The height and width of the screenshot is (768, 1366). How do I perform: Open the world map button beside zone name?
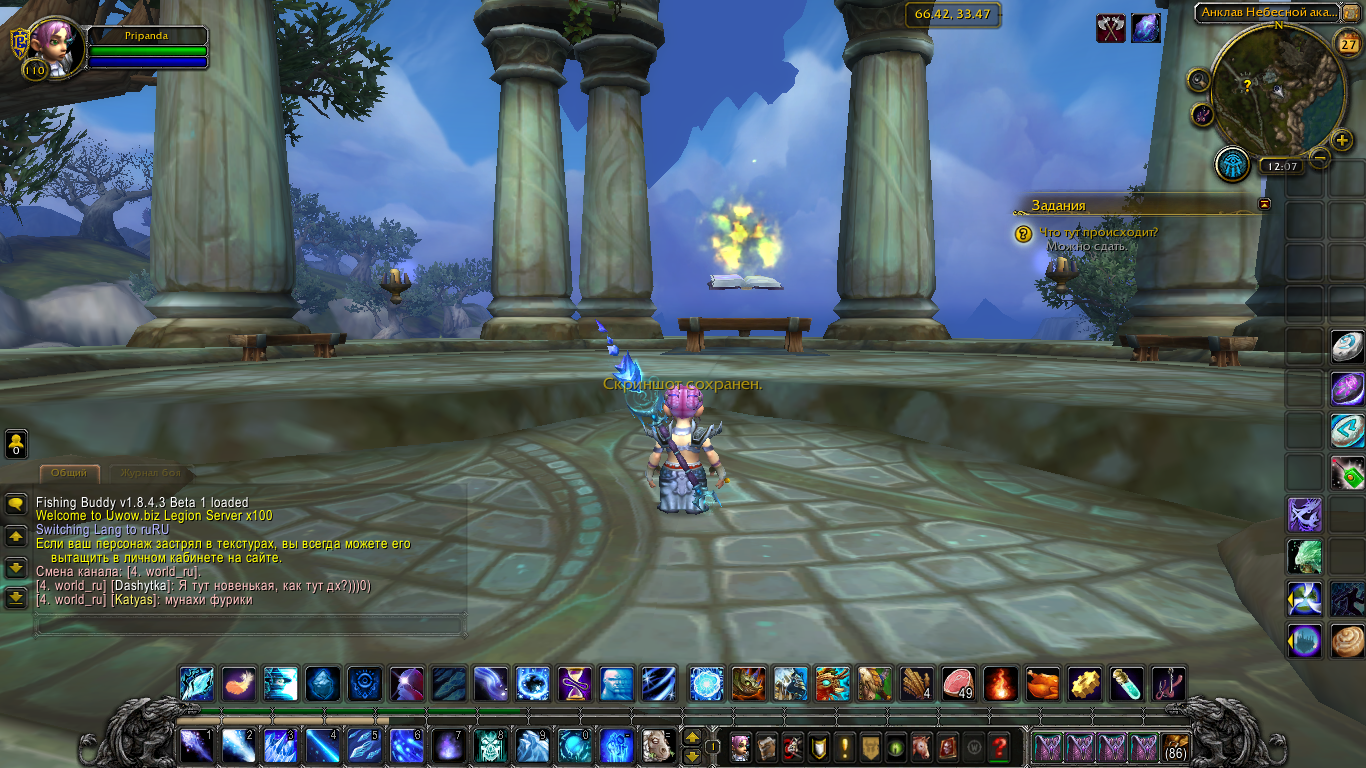point(1351,13)
